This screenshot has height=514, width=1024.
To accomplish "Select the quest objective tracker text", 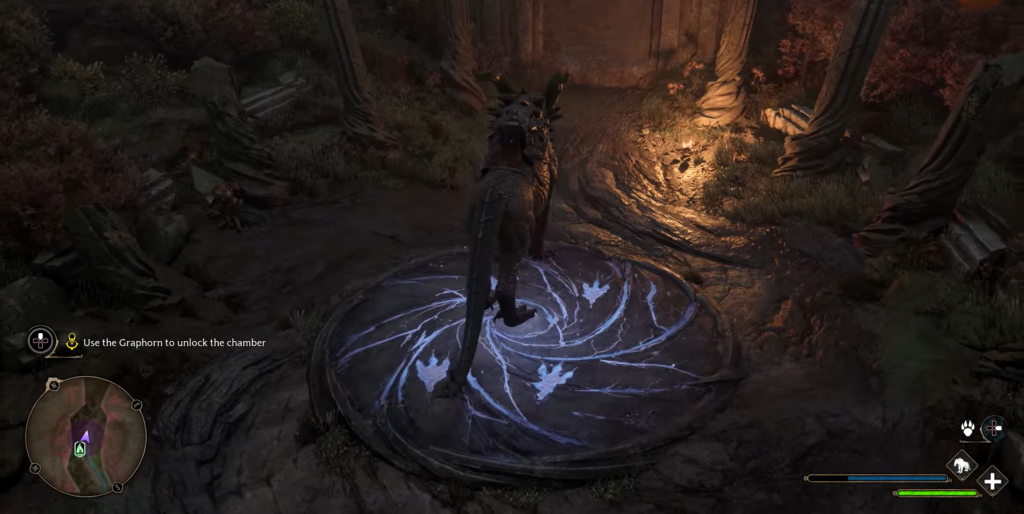I will [174, 343].
